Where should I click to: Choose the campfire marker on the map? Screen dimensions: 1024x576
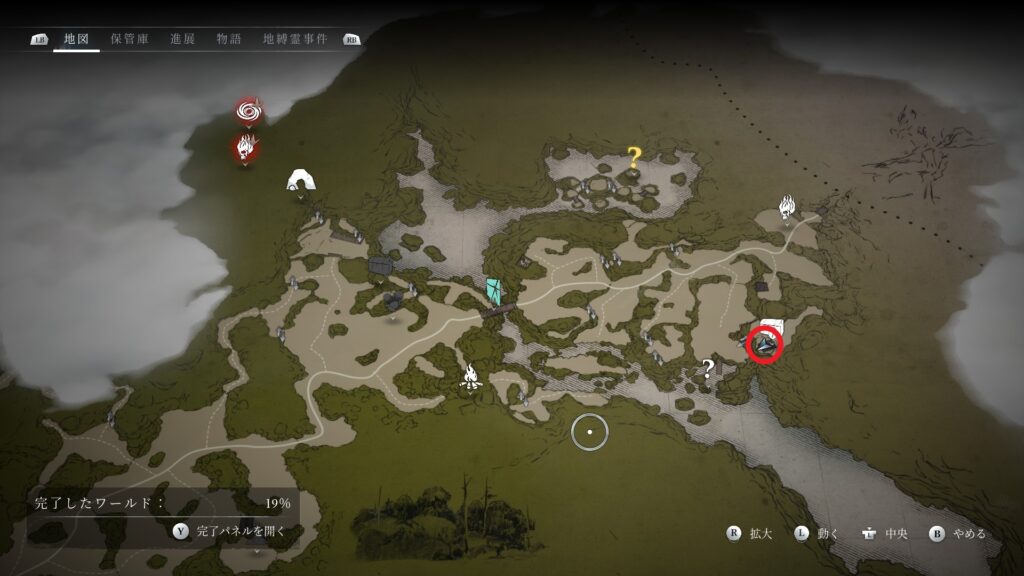[471, 375]
